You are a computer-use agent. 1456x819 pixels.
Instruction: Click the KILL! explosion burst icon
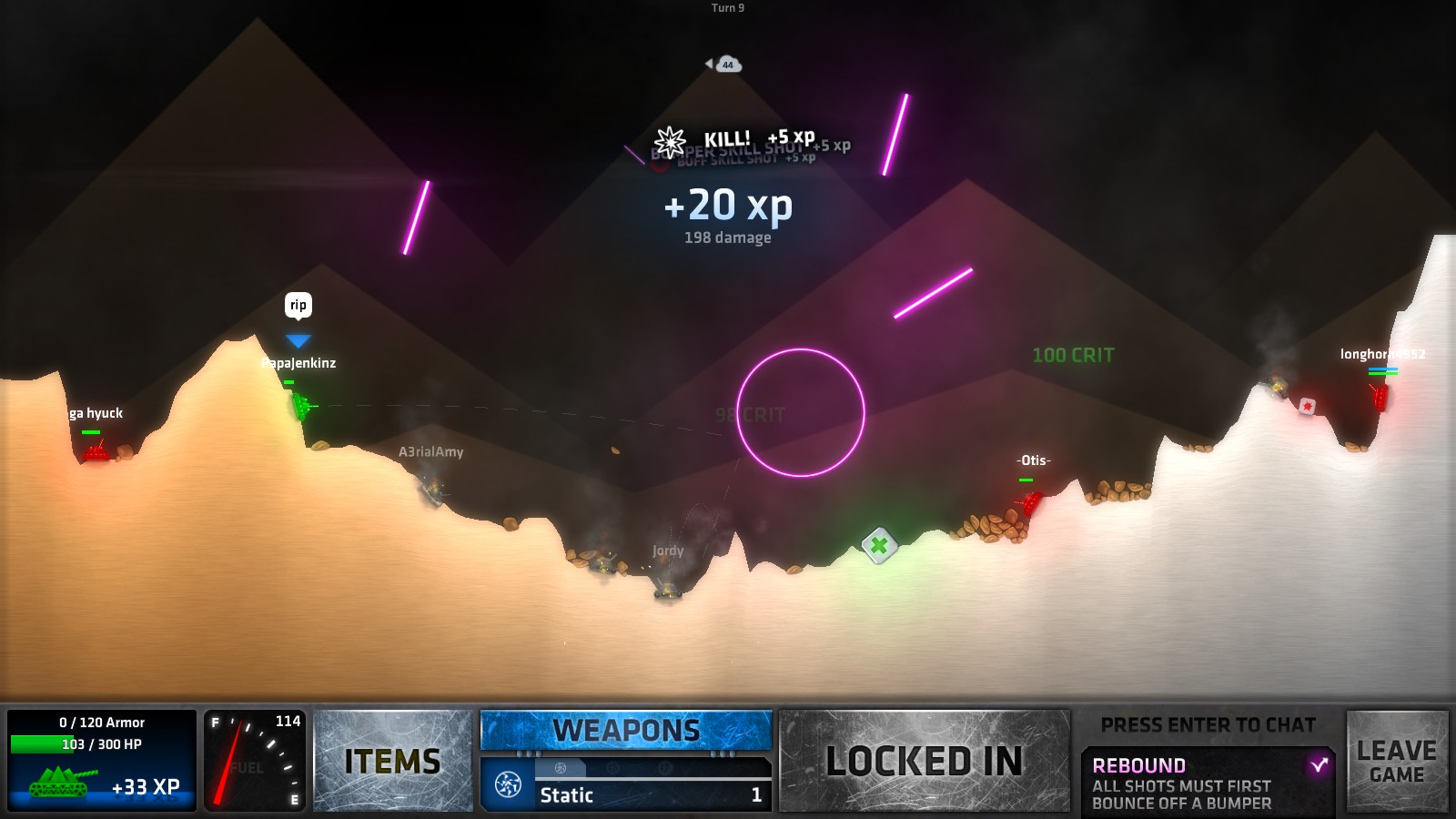(671, 141)
